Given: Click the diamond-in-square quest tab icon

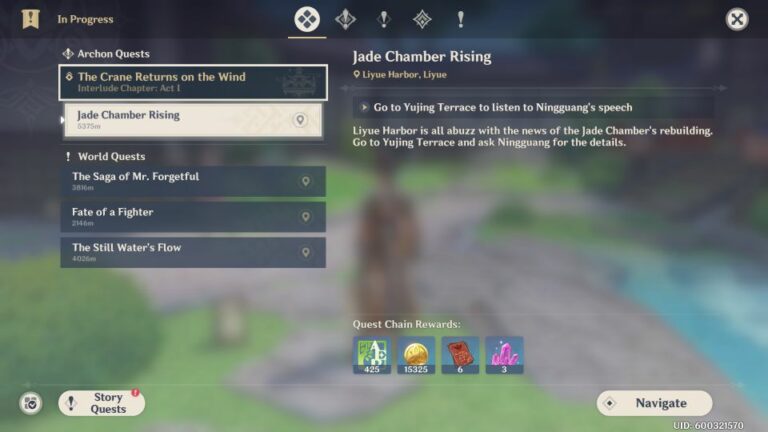Looking at the screenshot, I should (x=422, y=19).
